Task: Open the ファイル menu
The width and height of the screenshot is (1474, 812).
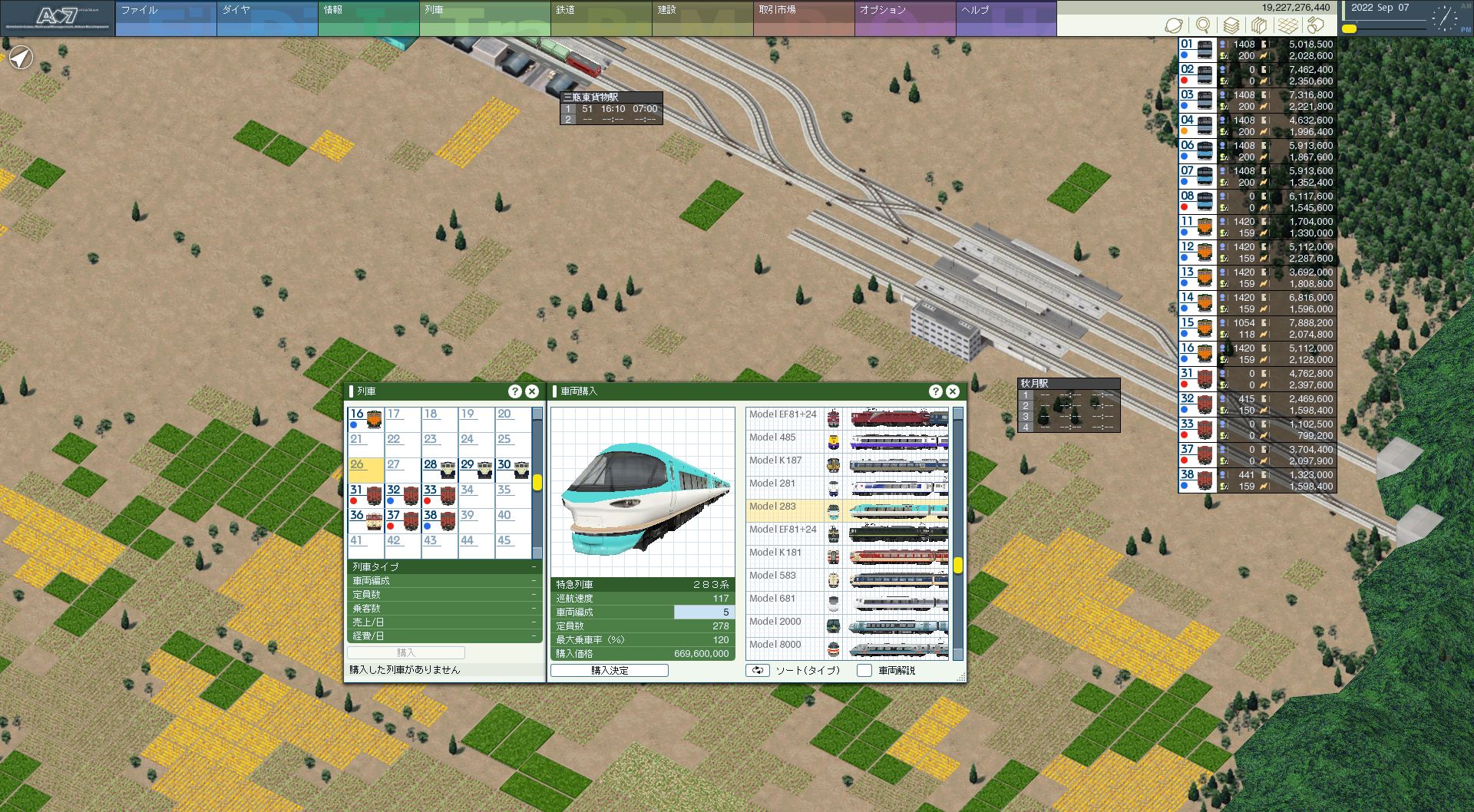Action: click(165, 18)
